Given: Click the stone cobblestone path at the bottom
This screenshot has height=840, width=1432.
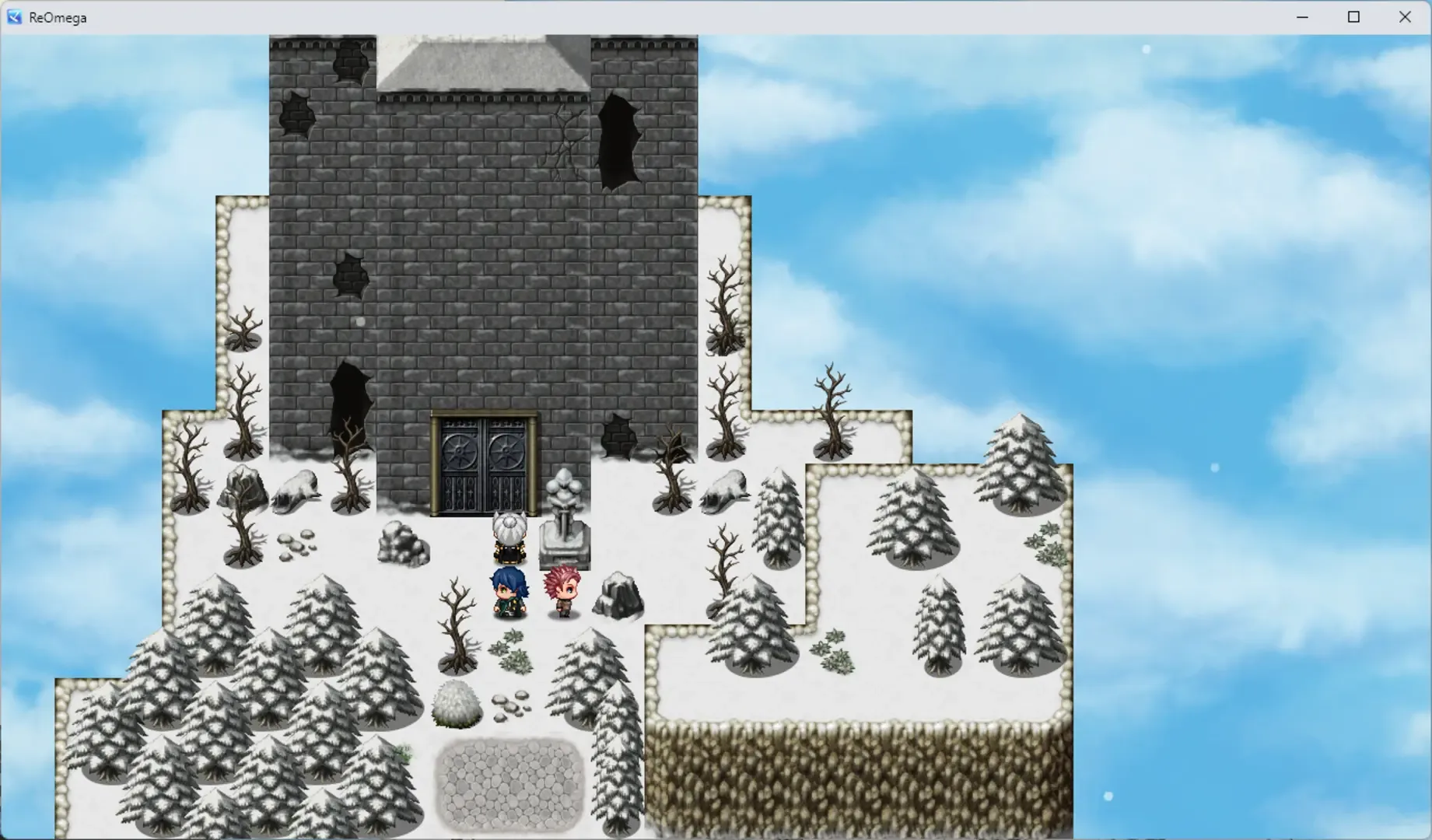Looking at the screenshot, I should pyautogui.click(x=509, y=786).
